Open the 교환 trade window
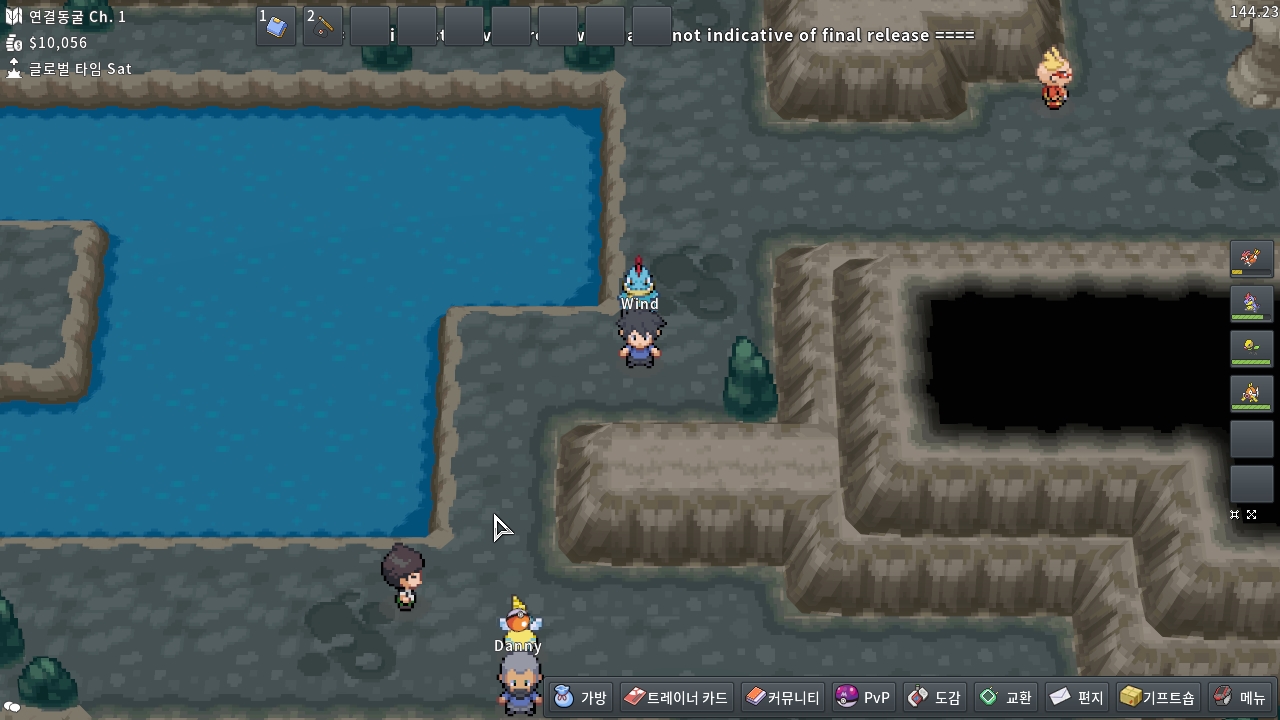 click(1006, 697)
